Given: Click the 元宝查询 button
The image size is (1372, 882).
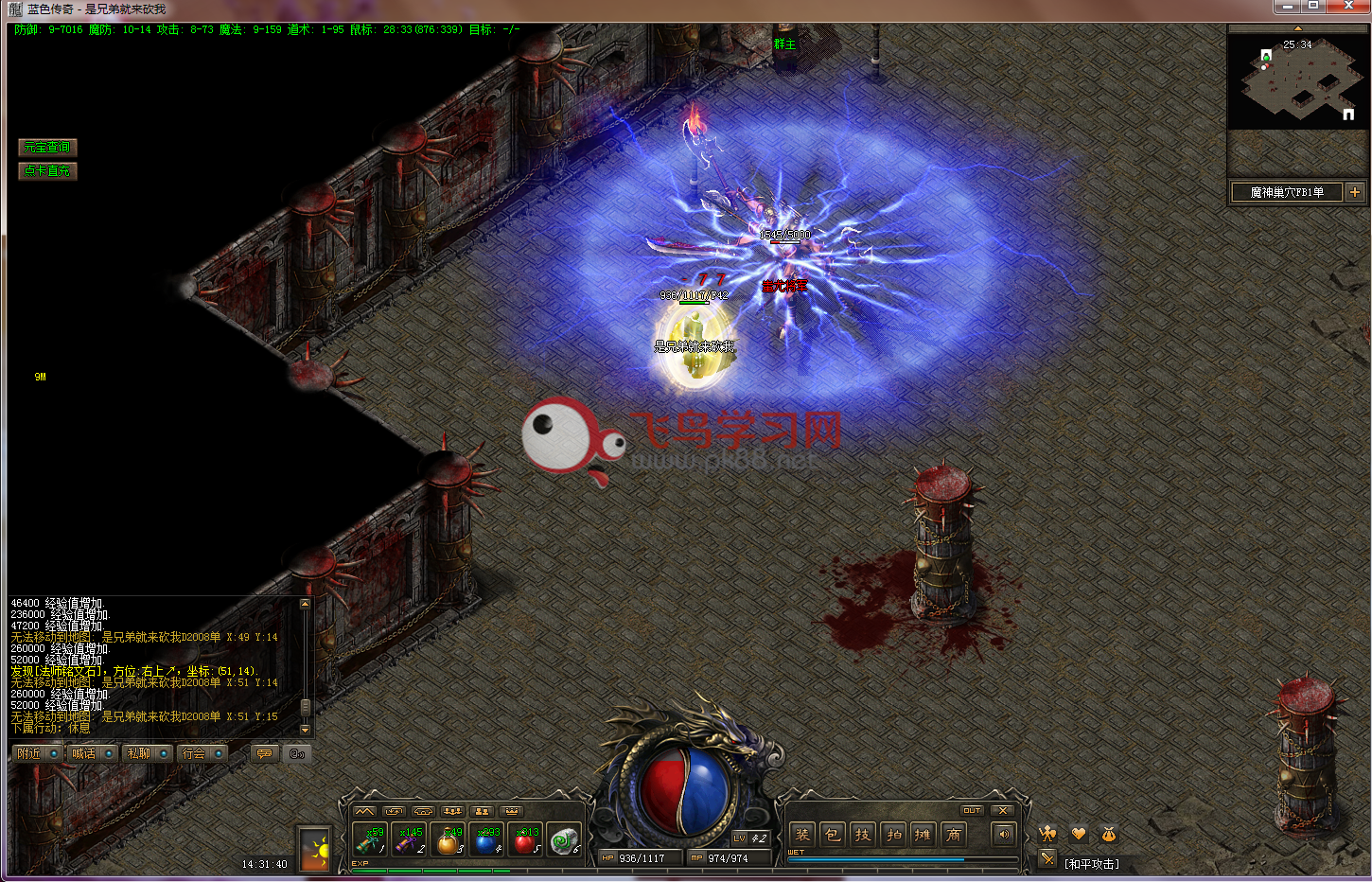Looking at the screenshot, I should pyautogui.click(x=47, y=148).
